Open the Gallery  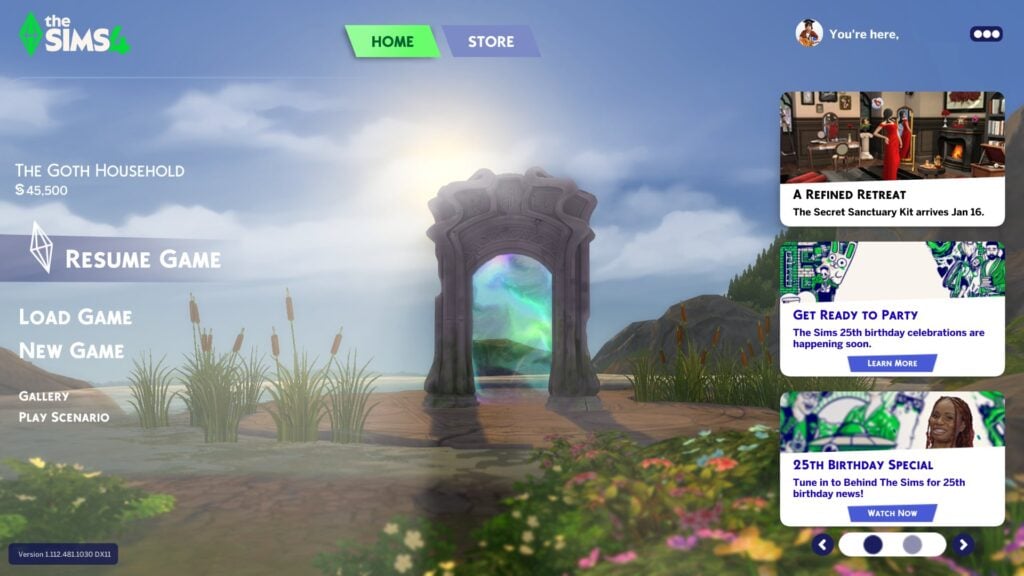[x=44, y=396]
